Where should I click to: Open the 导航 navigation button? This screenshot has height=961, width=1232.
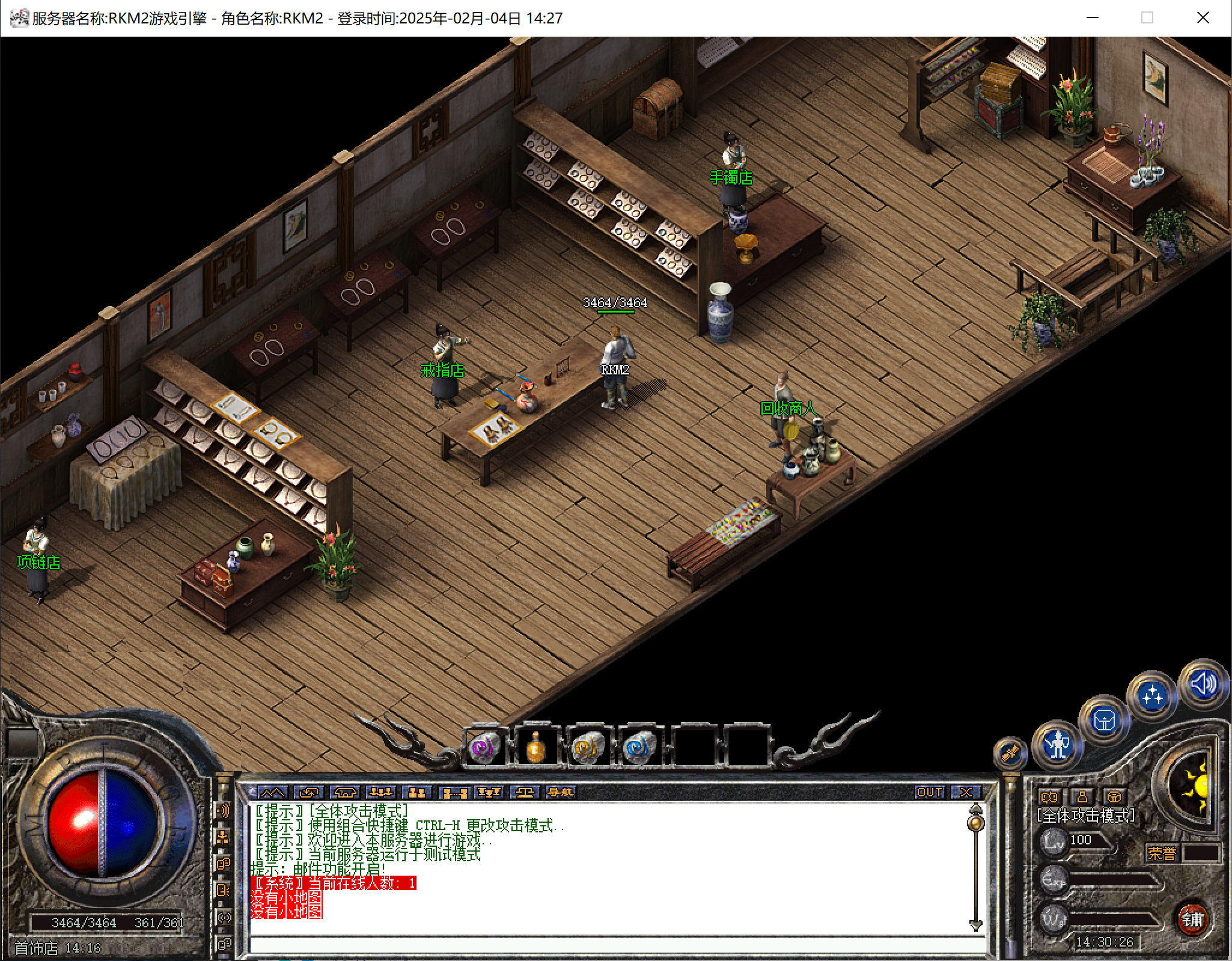(561, 792)
